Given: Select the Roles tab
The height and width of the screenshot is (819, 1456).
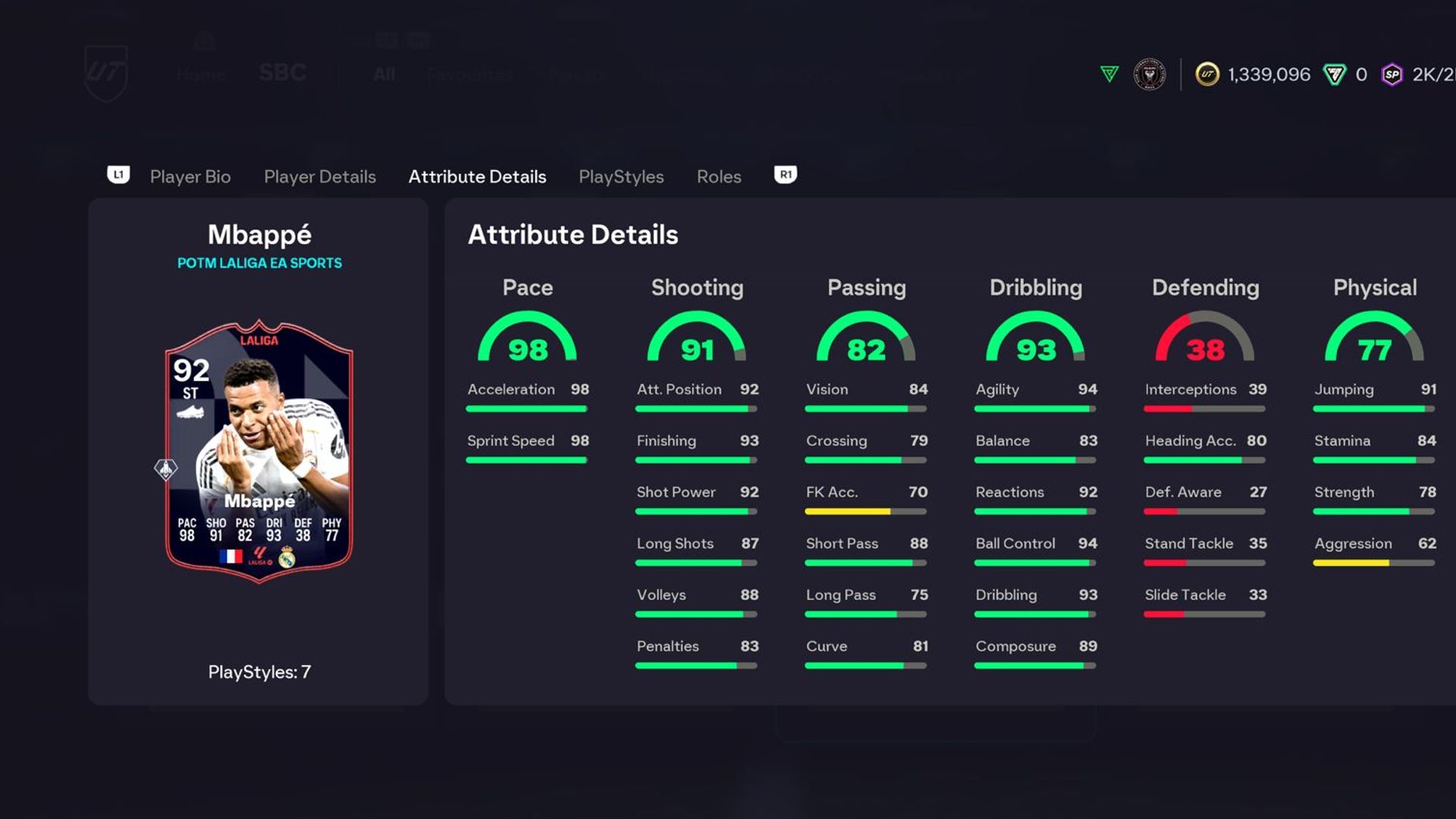Looking at the screenshot, I should [718, 176].
